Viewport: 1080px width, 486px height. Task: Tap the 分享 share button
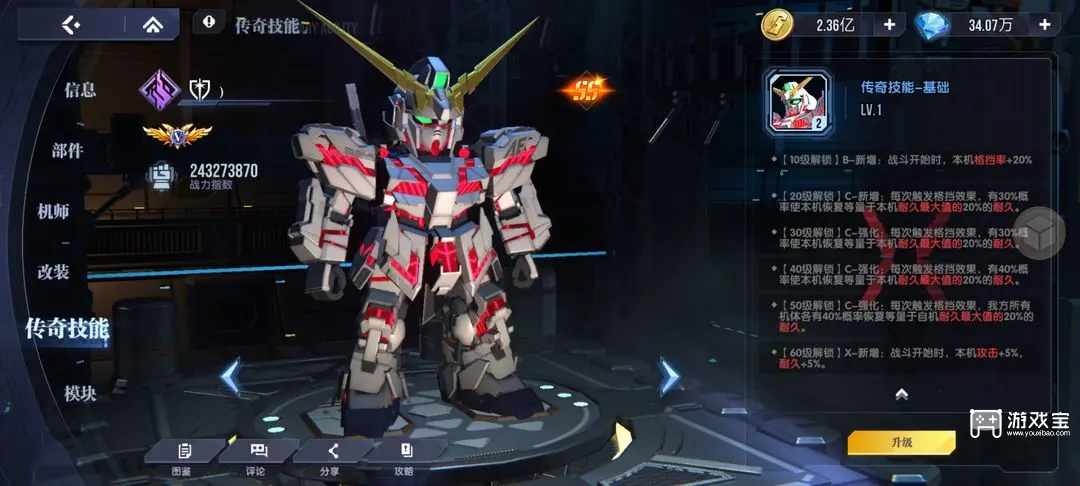pyautogui.click(x=329, y=458)
